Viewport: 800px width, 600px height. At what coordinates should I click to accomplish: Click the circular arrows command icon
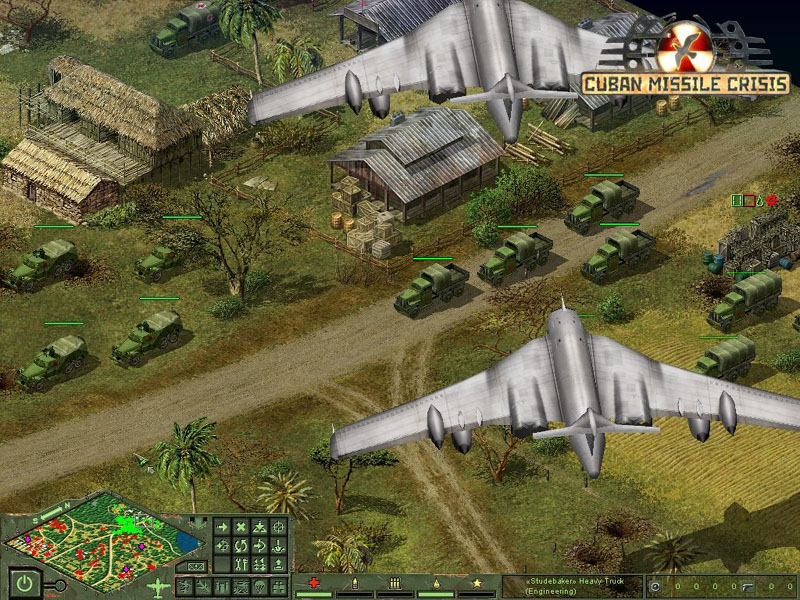click(x=240, y=546)
